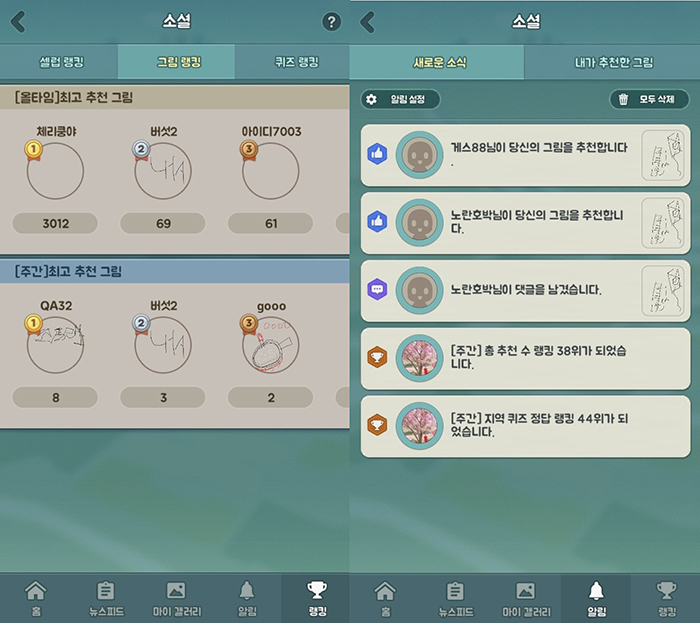View gooo's weekly third-place drawing
The height and width of the screenshot is (623, 700).
tap(272, 345)
